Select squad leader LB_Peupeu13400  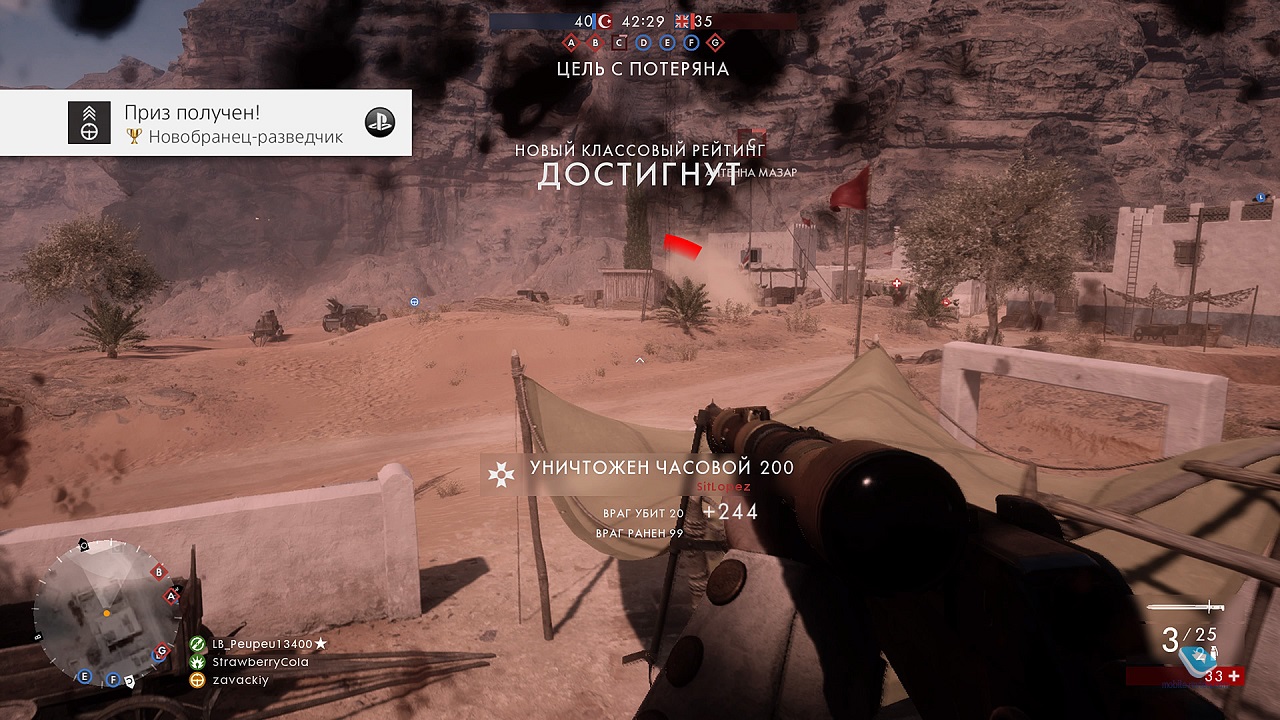click(x=262, y=644)
